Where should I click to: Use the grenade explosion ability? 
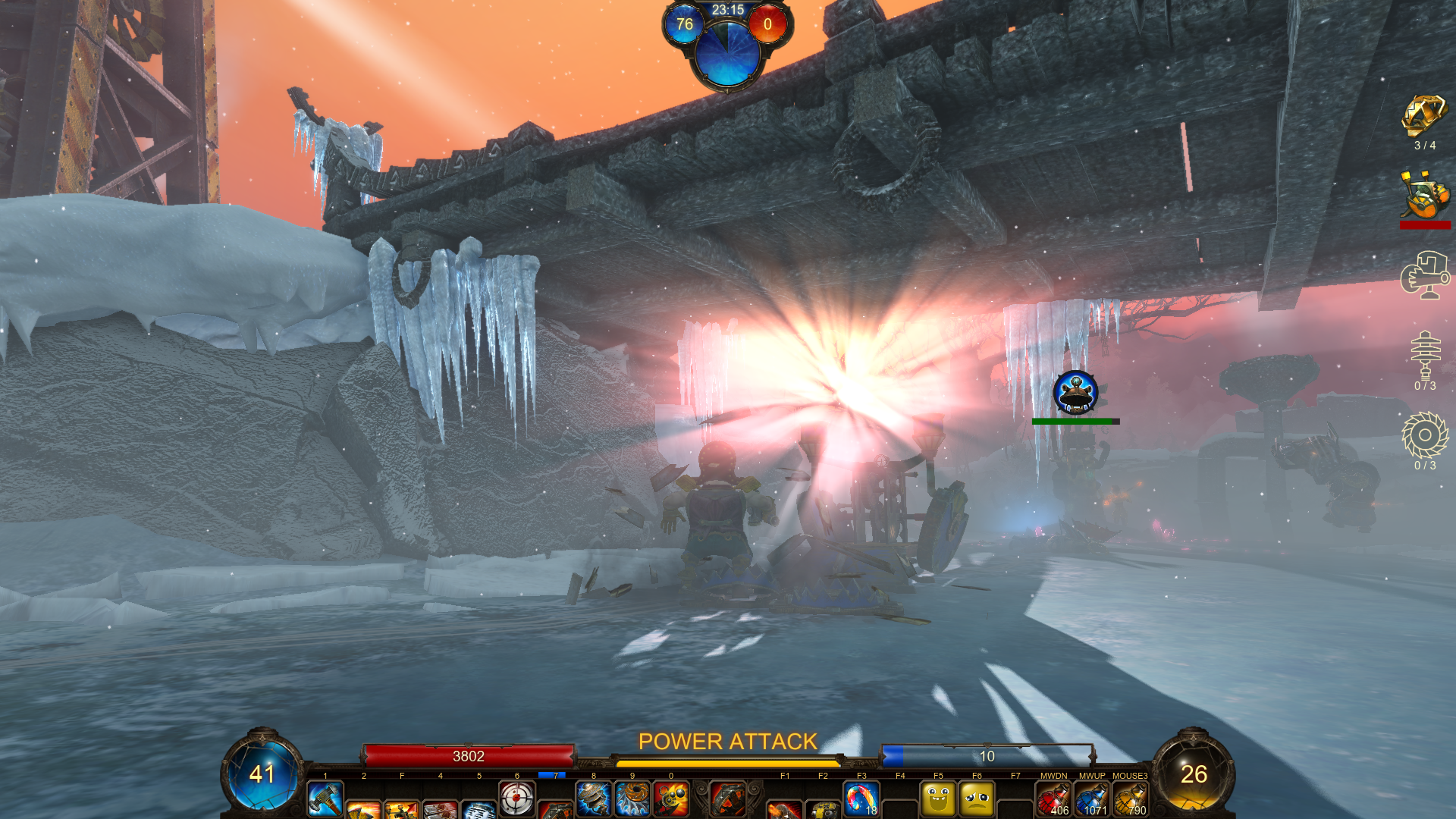tap(671, 799)
